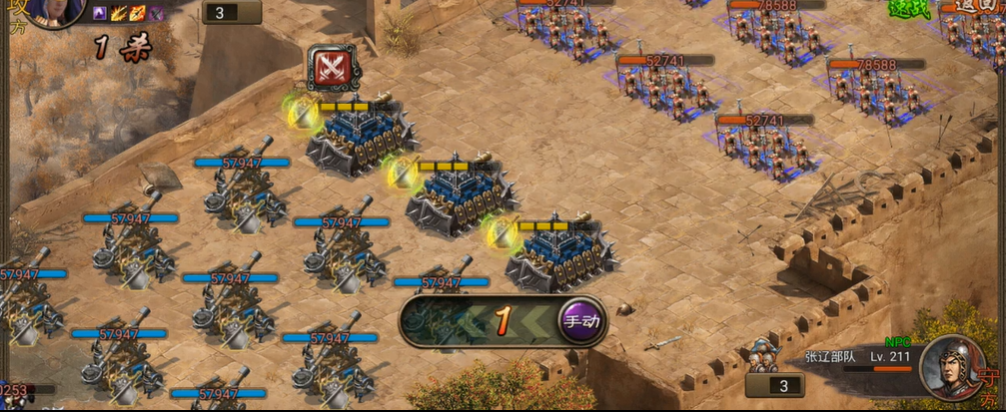Tap the red crossed swords attack icon
Viewport: 1006px width, 412px height.
pos(331,68)
